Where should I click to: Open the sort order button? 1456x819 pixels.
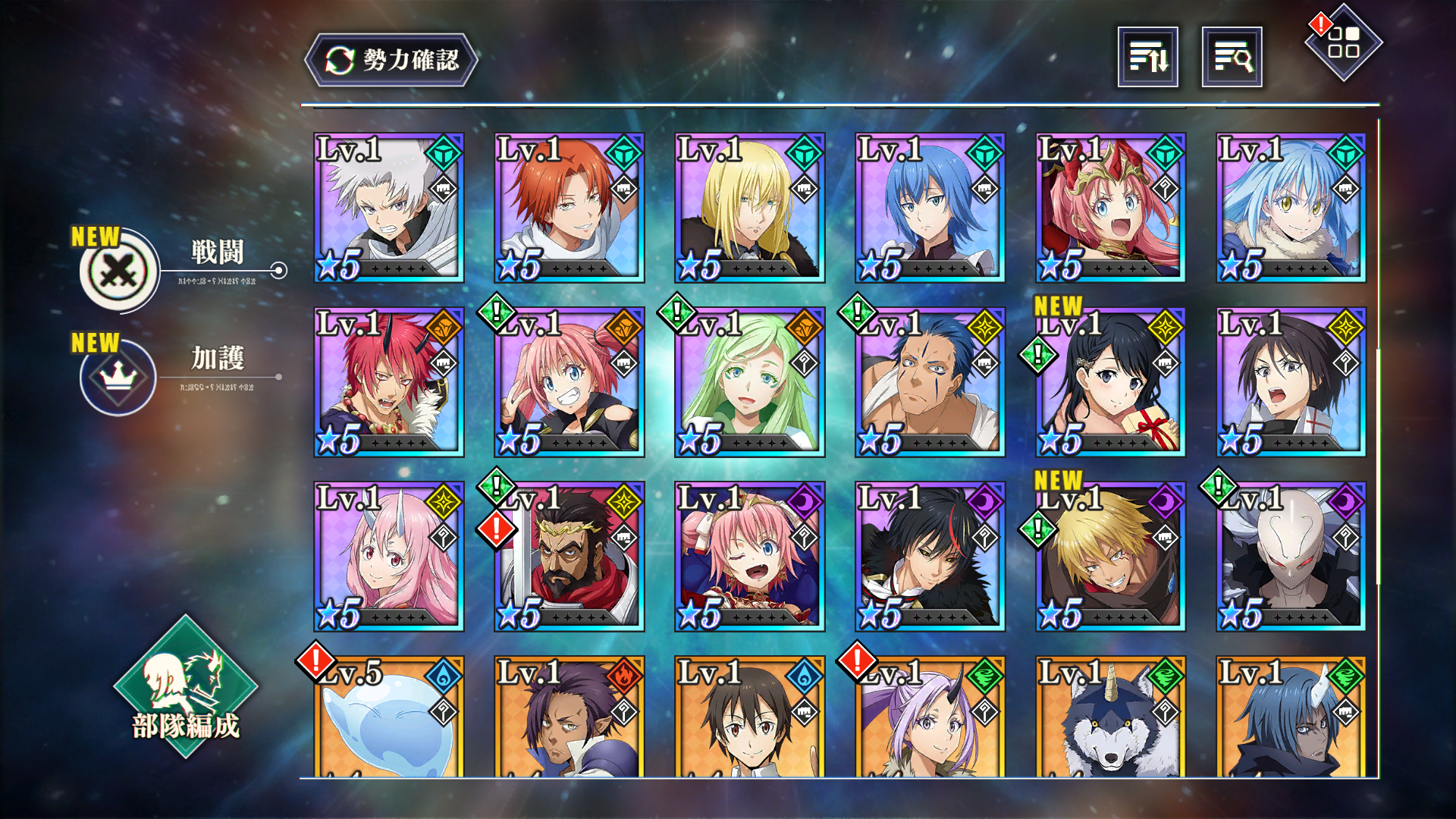pos(1147,57)
